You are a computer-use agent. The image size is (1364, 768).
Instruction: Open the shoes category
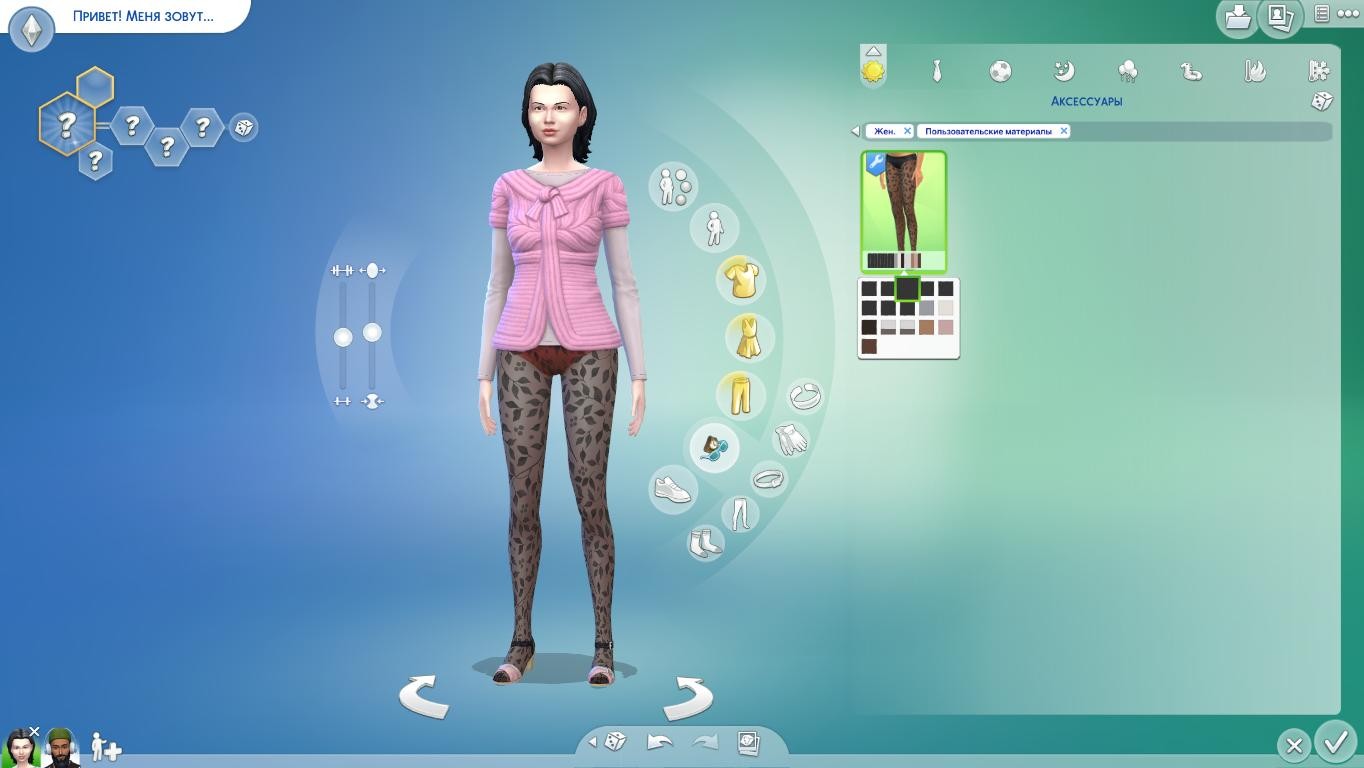click(x=673, y=489)
